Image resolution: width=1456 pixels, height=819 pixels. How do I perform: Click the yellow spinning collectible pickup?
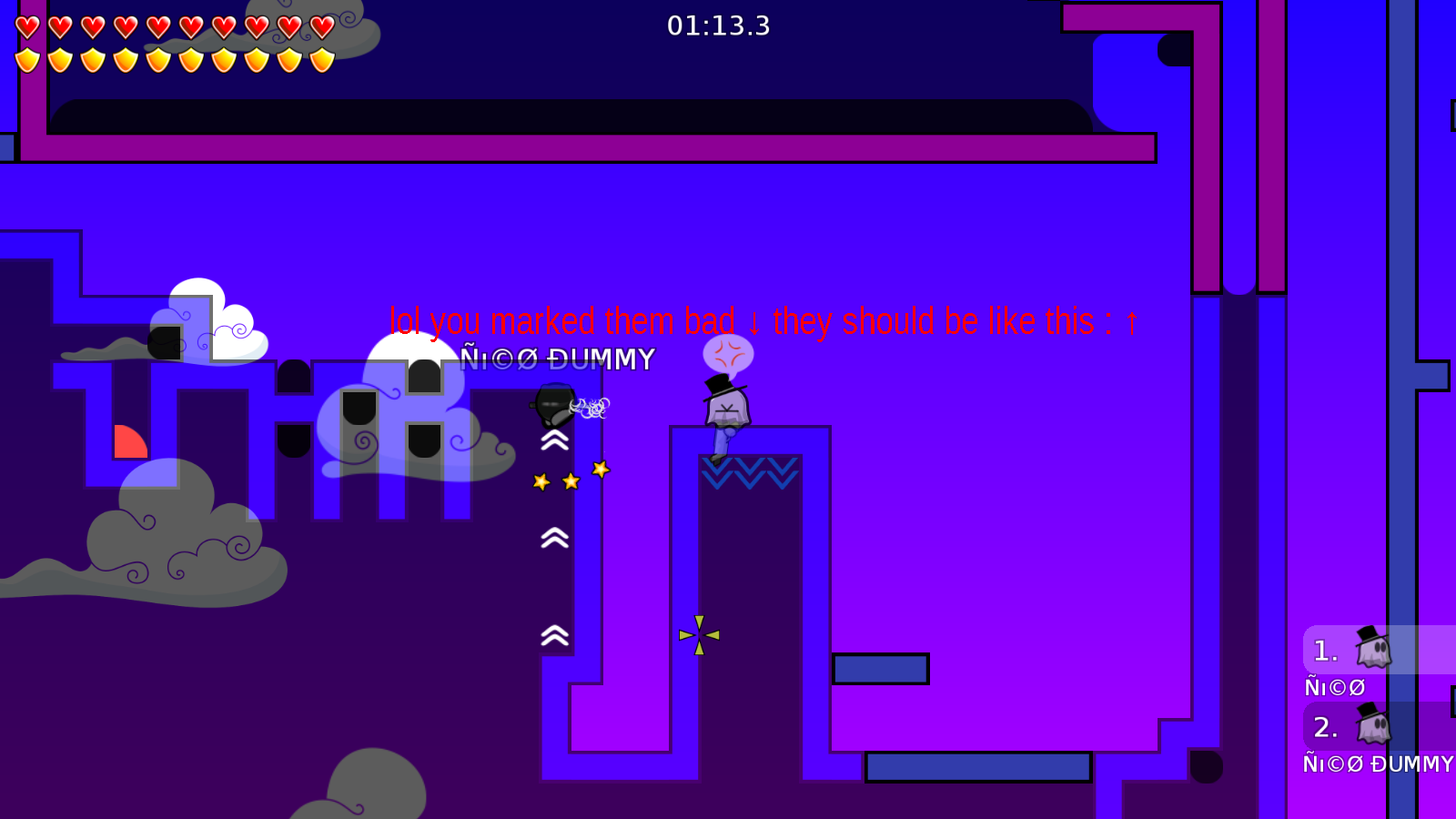(x=697, y=635)
